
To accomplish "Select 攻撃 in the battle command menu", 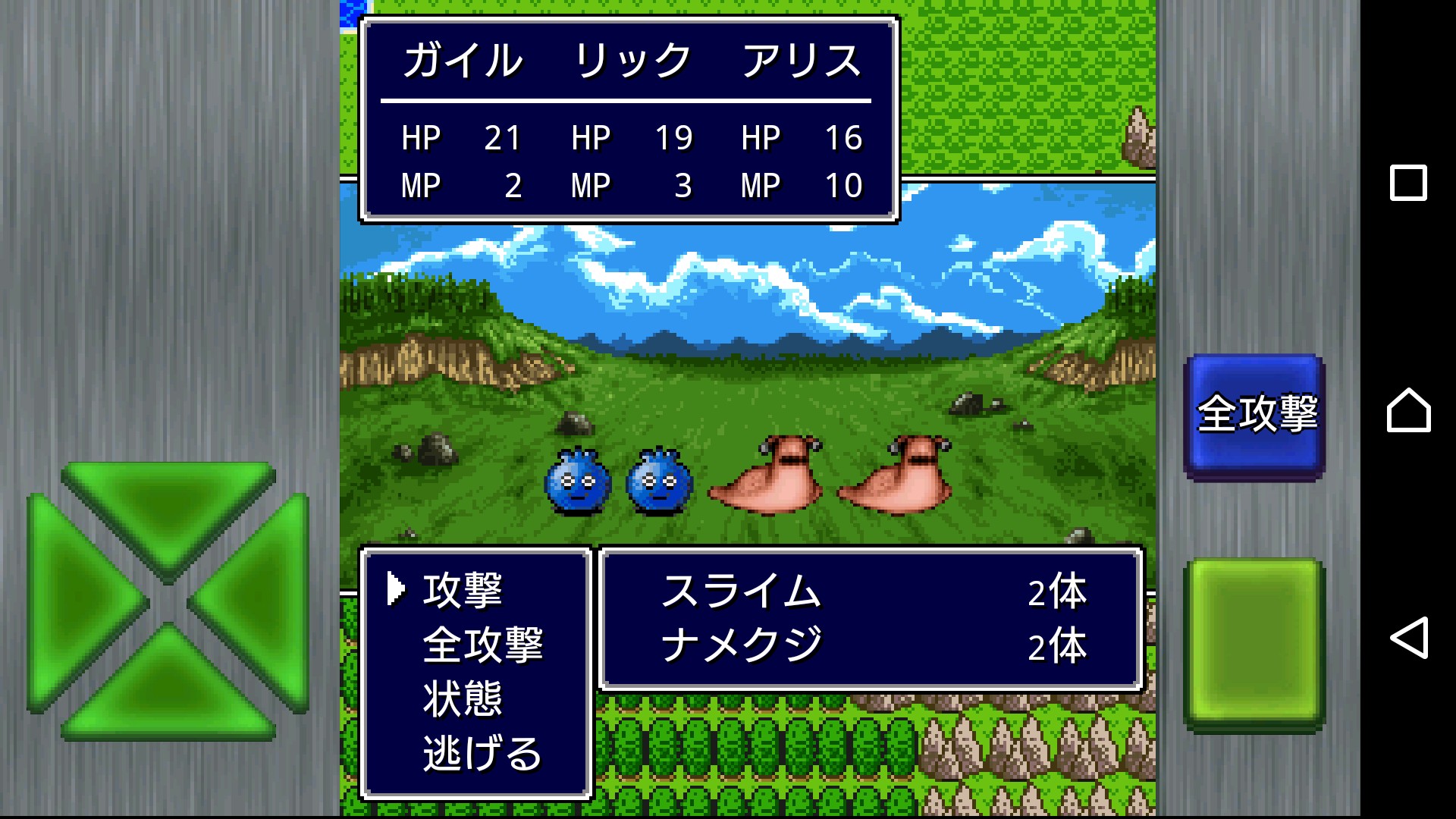I will (x=462, y=590).
